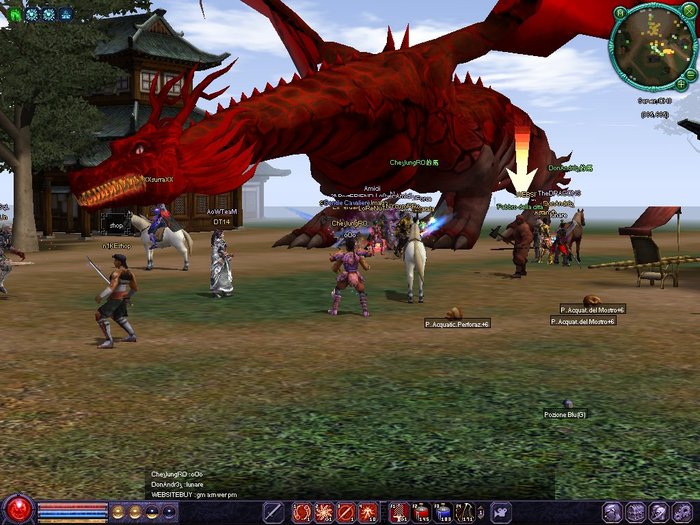Screen dimensions: 700x525
Task: Click the red orb at the taskbar's left end
Action: pyautogui.click(x=17, y=510)
